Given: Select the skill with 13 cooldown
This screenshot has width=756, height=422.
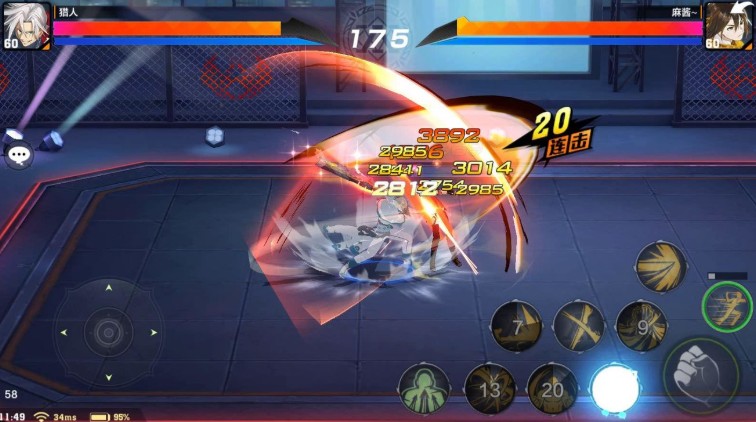Looking at the screenshot, I should click(x=489, y=389).
